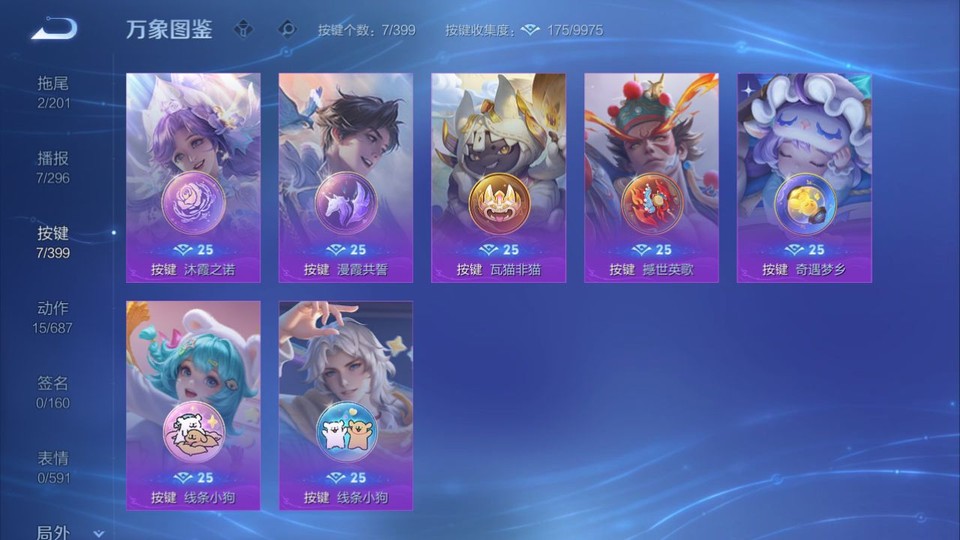960x540 pixels.
Task: Select 线条小狗 card with the white-haired man
Action: tap(346, 405)
